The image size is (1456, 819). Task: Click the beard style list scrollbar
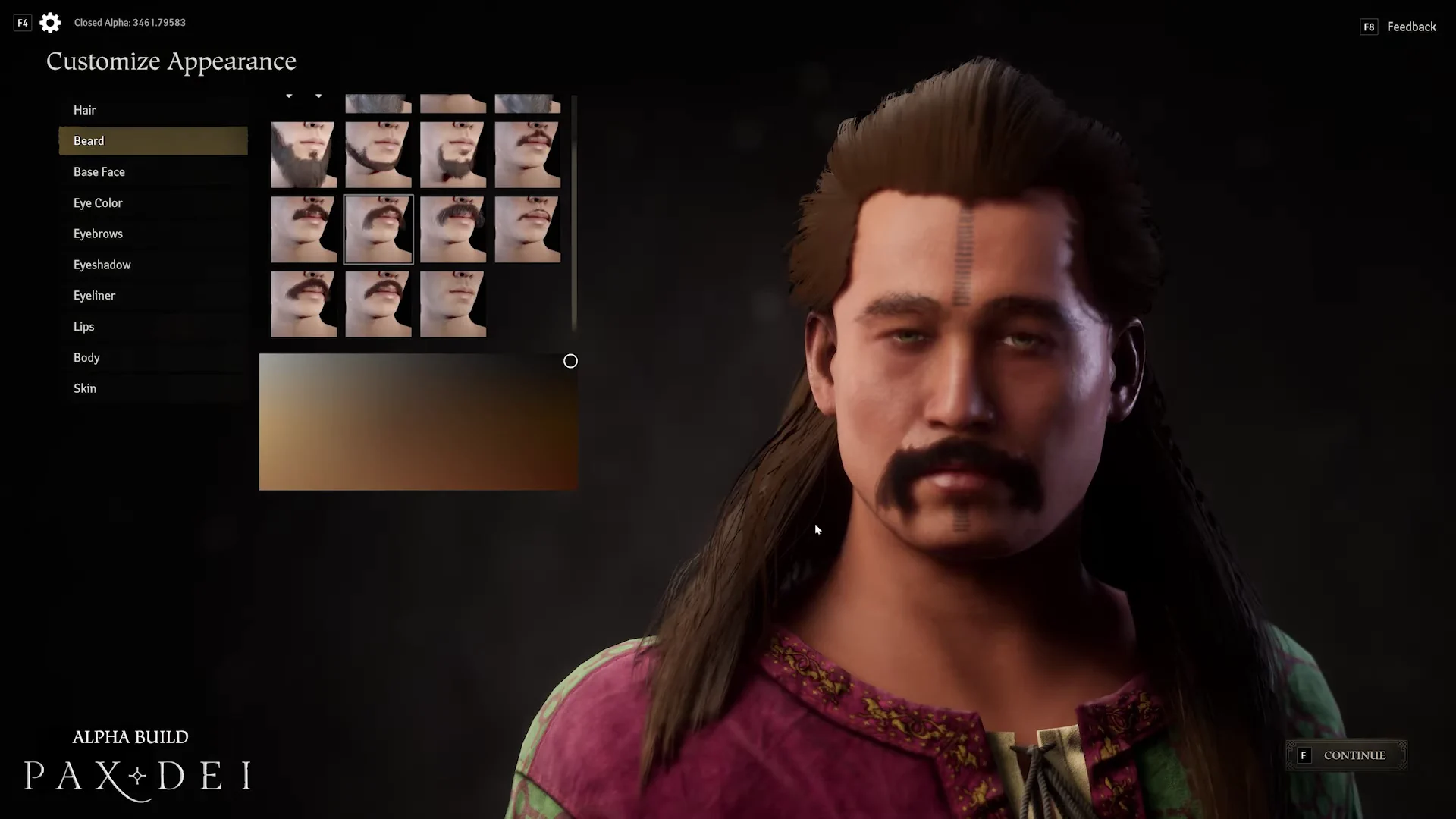pos(574,212)
